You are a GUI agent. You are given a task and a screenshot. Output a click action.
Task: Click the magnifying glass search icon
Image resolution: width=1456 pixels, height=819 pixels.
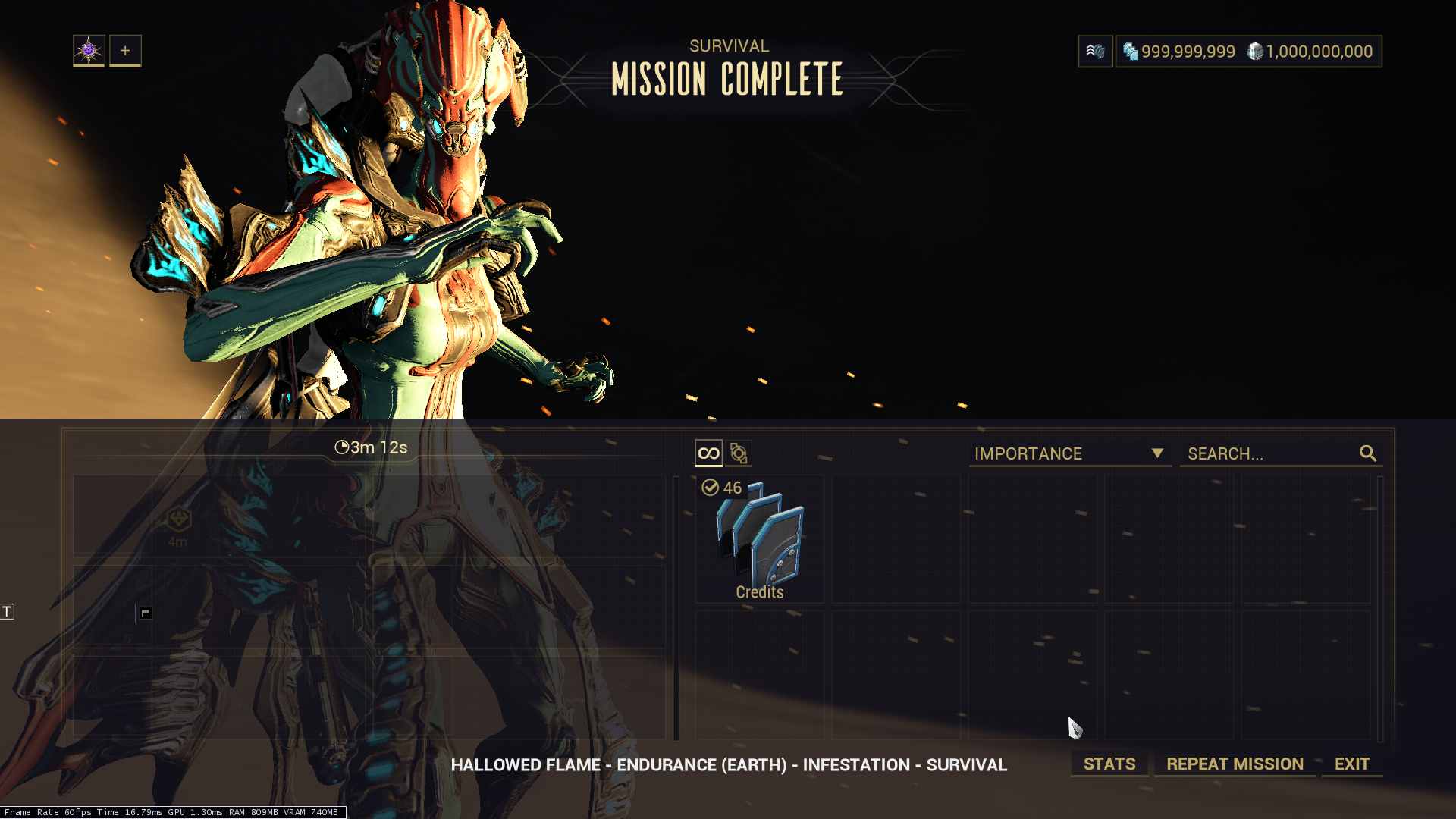[1368, 453]
